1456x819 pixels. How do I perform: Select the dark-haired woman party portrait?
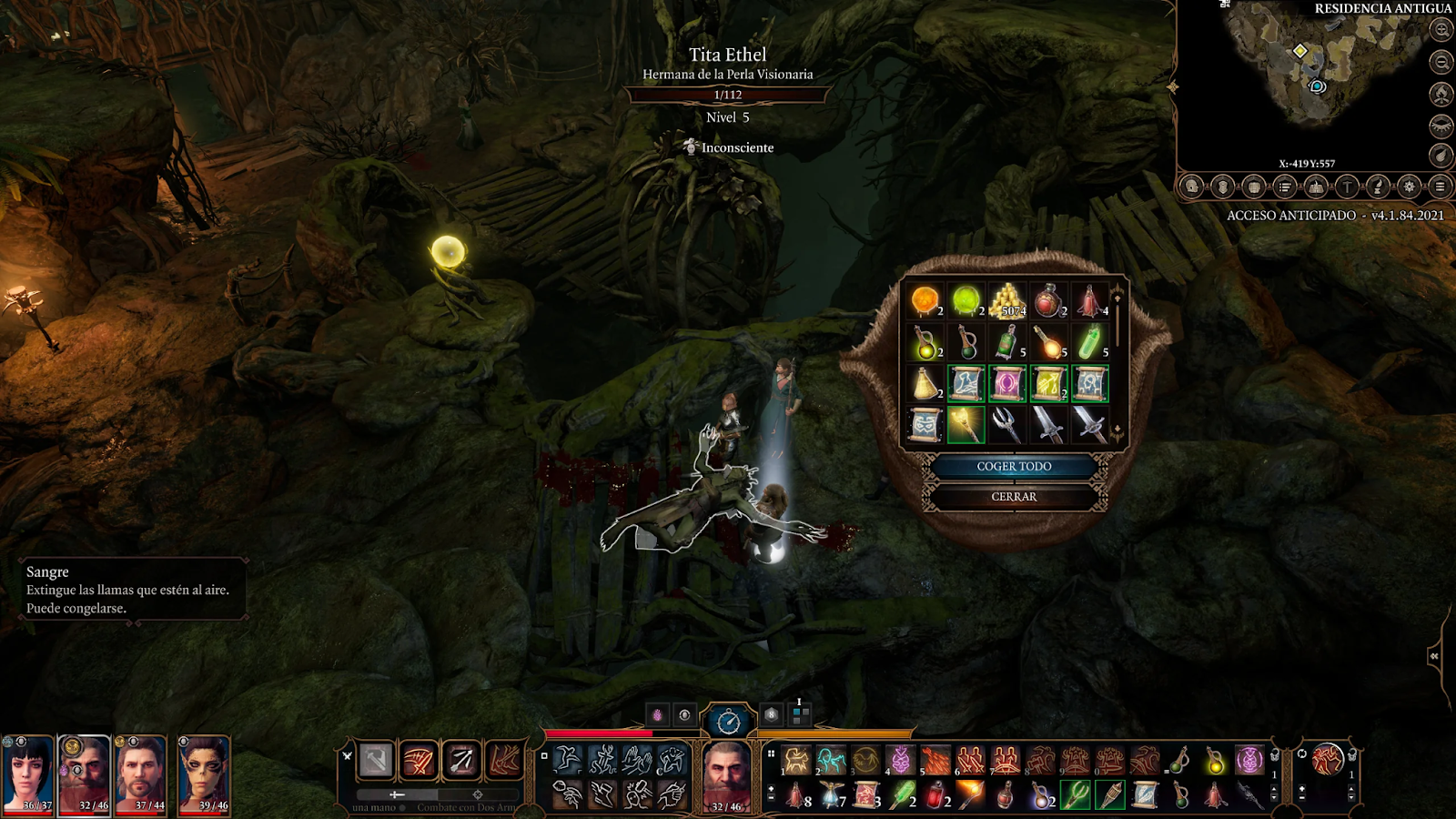pyautogui.click(x=27, y=773)
